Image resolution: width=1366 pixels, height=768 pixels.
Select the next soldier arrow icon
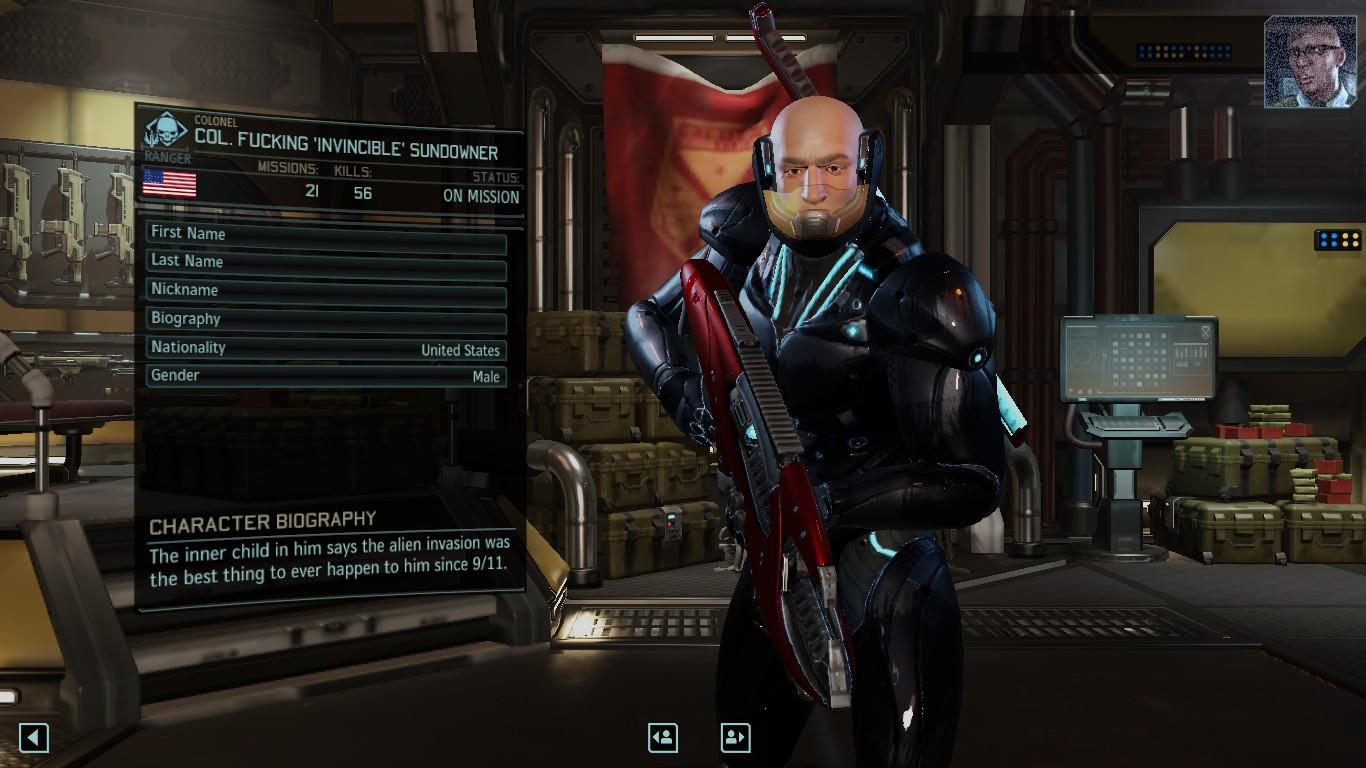click(734, 738)
